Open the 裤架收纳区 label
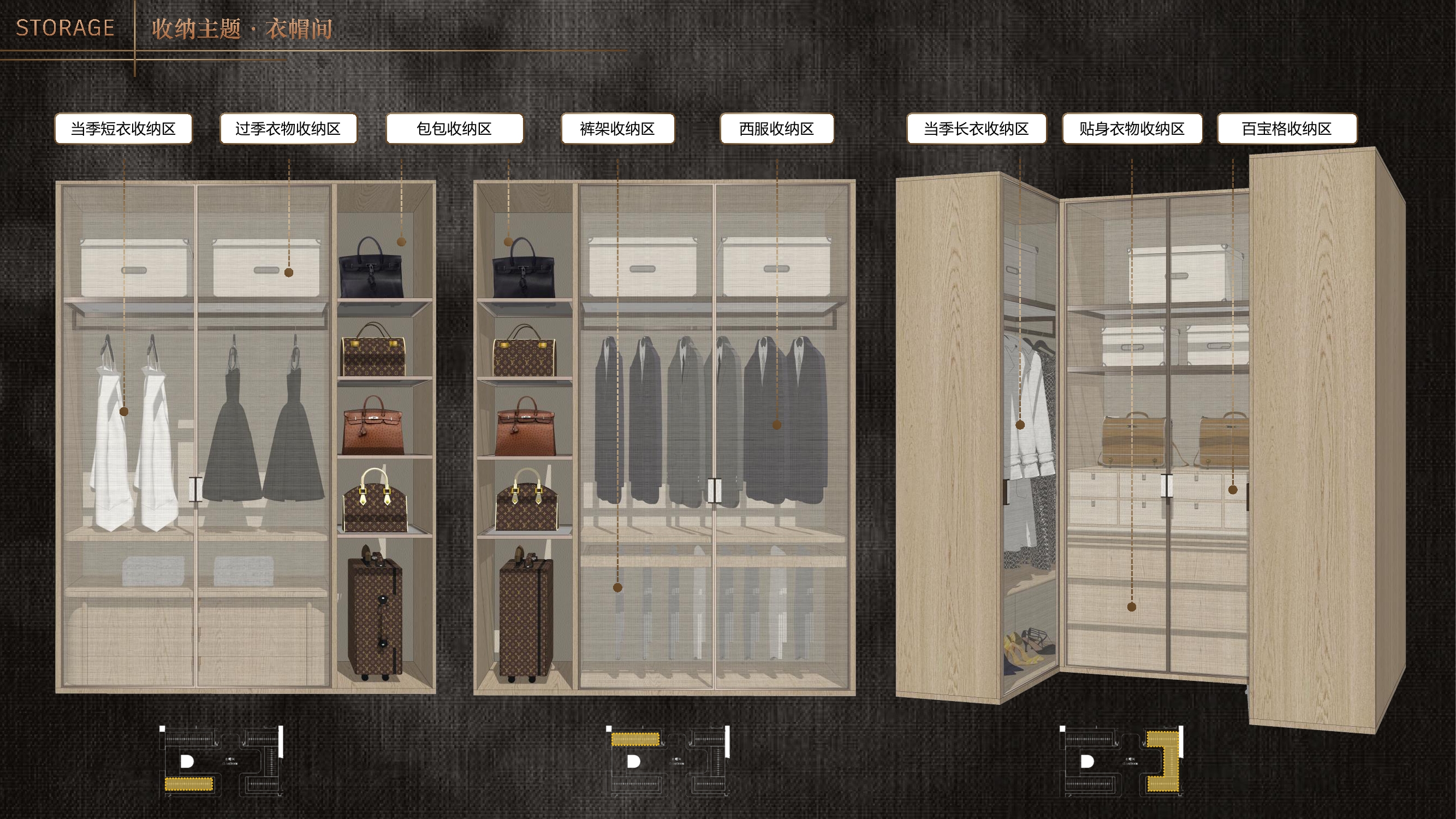This screenshot has width=1456, height=819. coord(617,129)
